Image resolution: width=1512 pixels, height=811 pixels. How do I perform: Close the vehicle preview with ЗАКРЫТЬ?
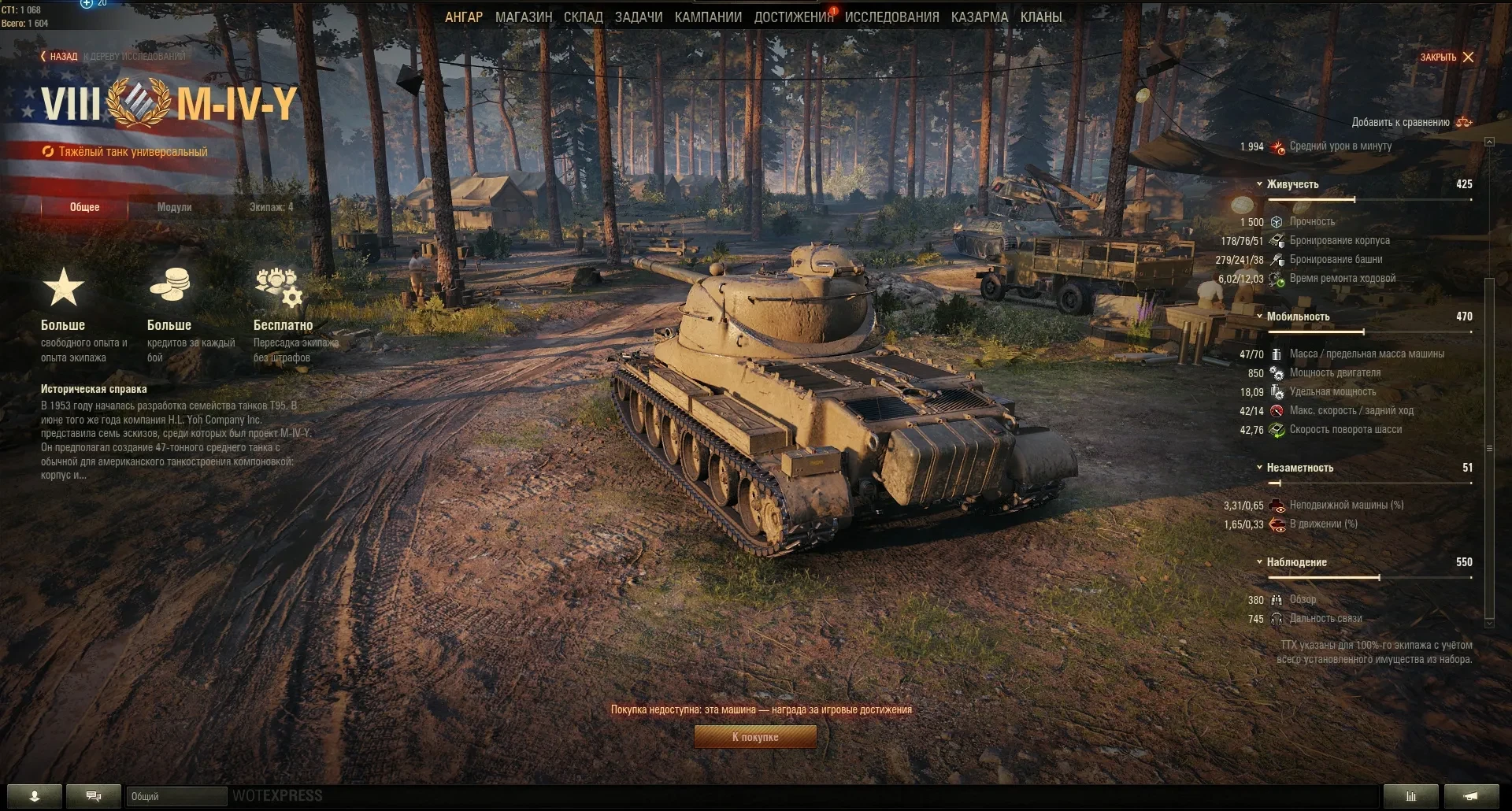[1447, 57]
